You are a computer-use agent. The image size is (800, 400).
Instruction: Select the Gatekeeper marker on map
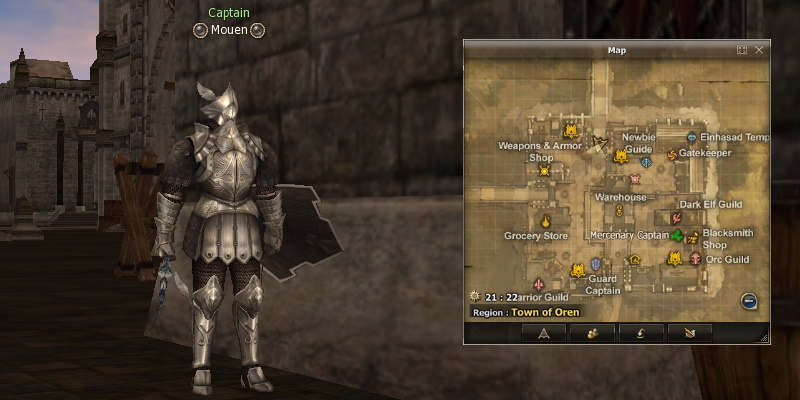coord(672,155)
